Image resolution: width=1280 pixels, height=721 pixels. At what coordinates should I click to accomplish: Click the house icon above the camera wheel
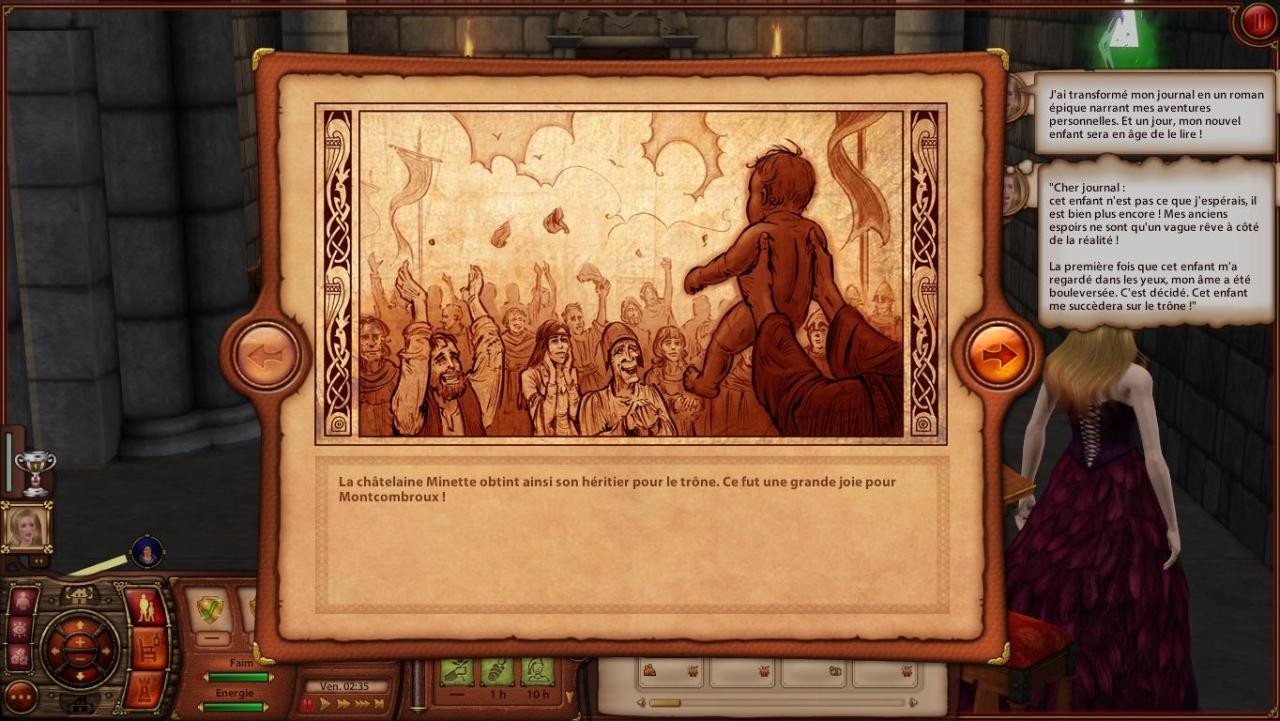80,595
